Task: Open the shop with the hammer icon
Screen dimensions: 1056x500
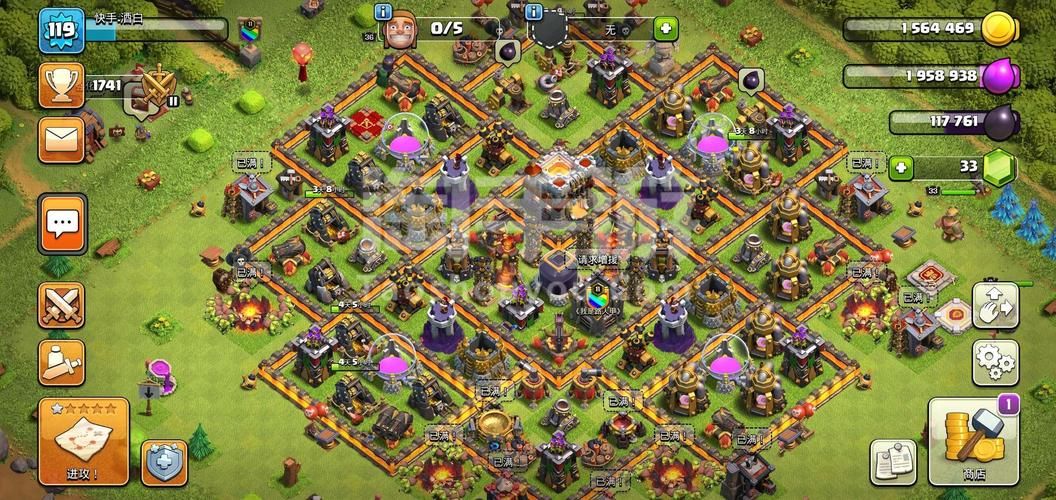Action: [x=973, y=440]
